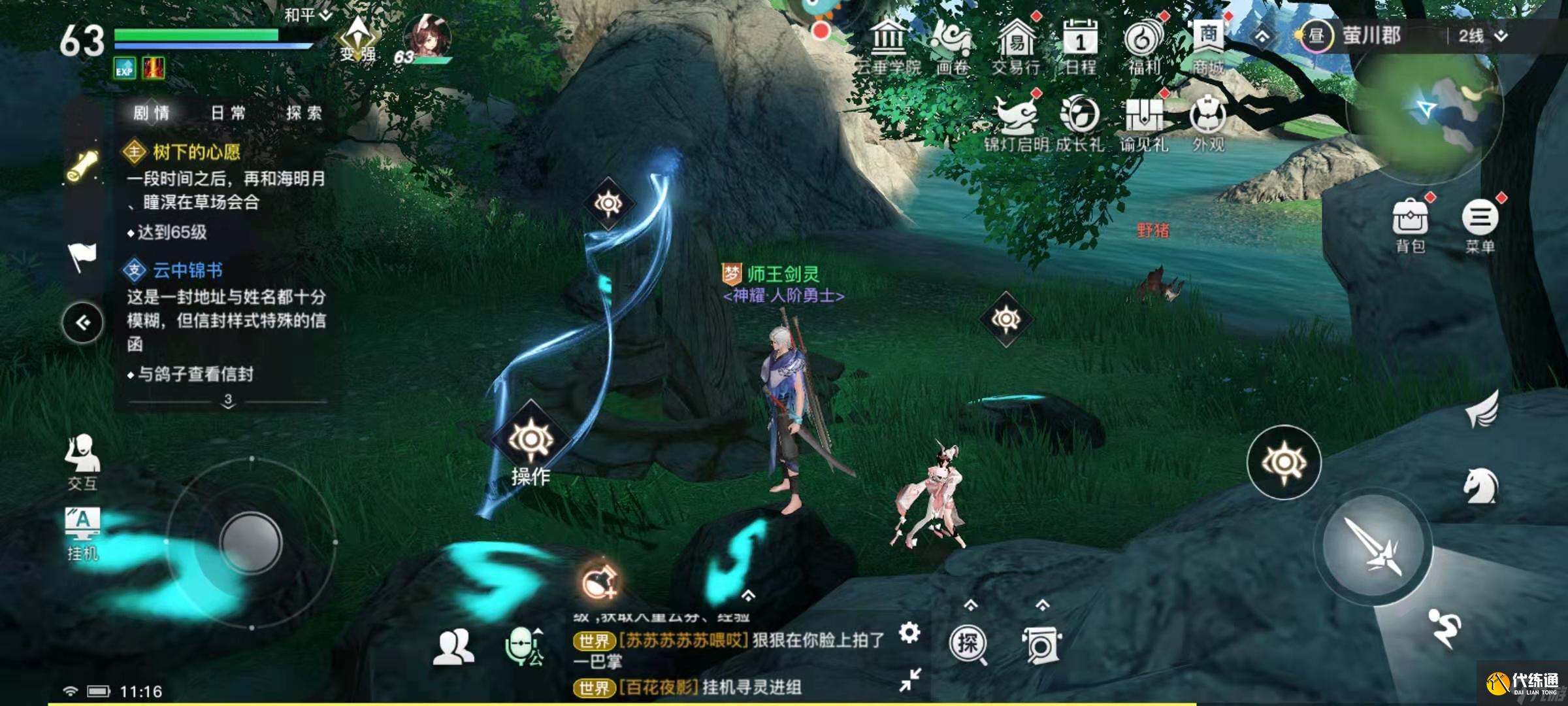Switch to the 日常 daily tab
The height and width of the screenshot is (706, 1568).
click(228, 113)
